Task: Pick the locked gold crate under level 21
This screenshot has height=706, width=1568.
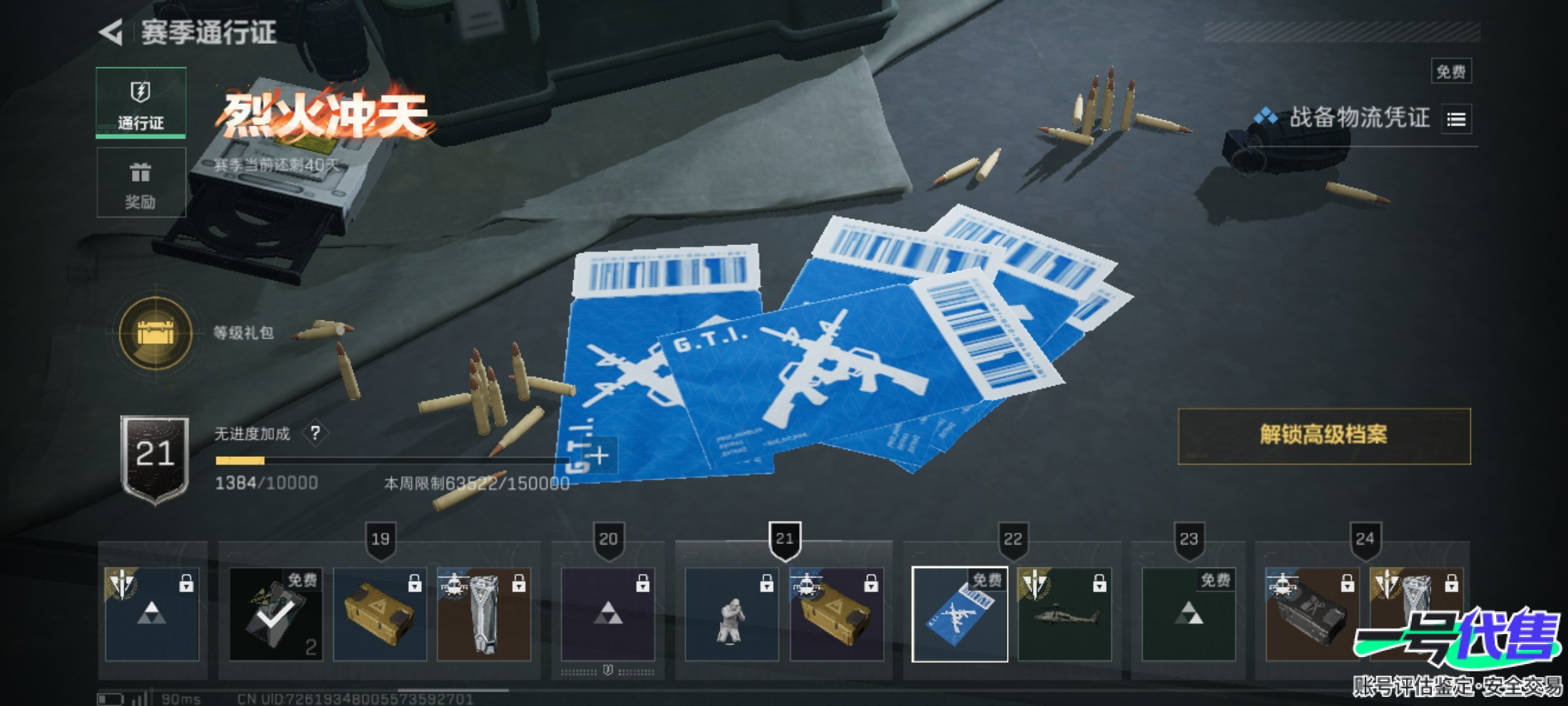Action: coord(836,614)
